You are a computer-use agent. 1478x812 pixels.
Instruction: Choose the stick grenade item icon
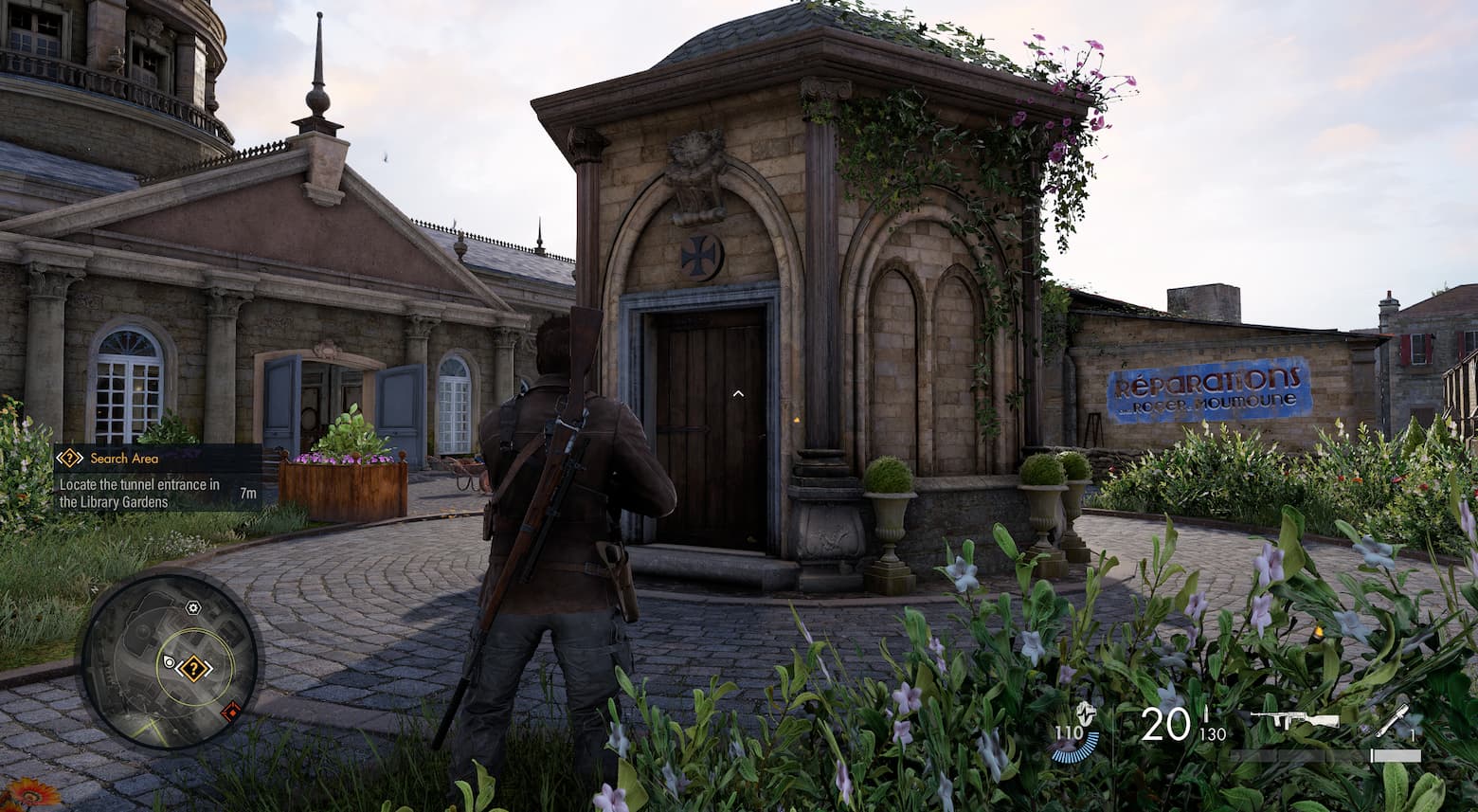(1392, 722)
